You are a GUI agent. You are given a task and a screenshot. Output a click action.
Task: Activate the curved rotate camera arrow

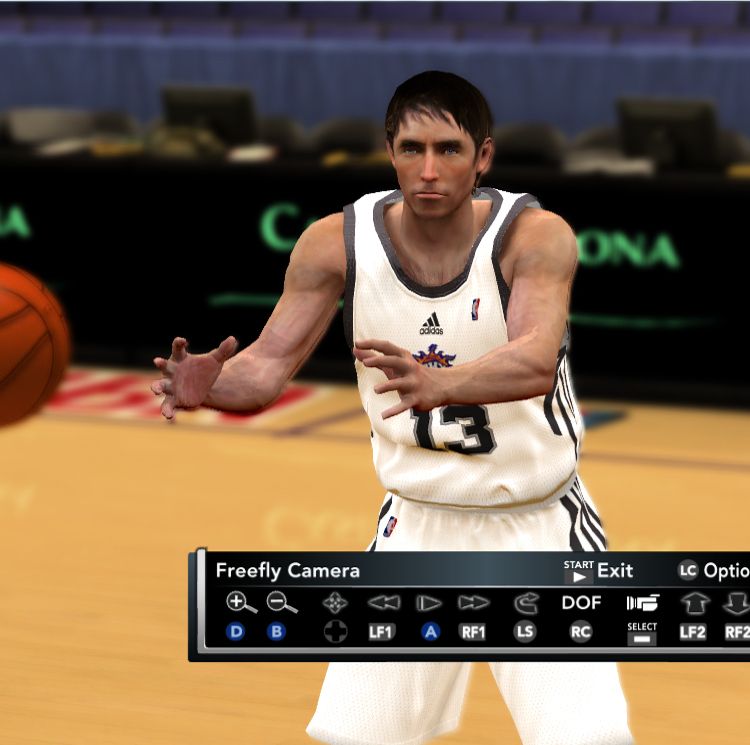tap(526, 603)
